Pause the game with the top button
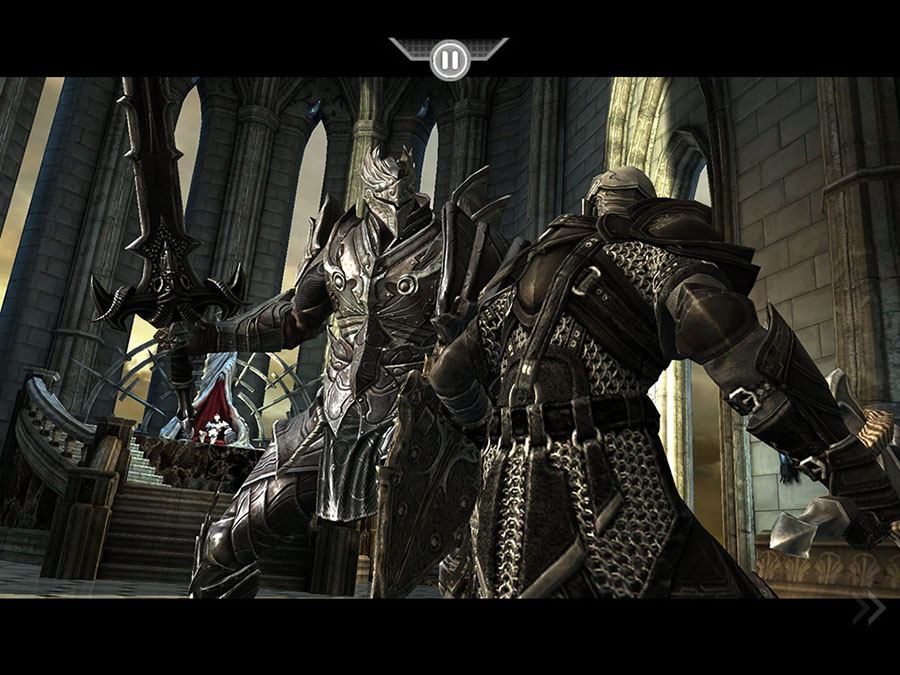The width and height of the screenshot is (900, 675). tap(449, 59)
